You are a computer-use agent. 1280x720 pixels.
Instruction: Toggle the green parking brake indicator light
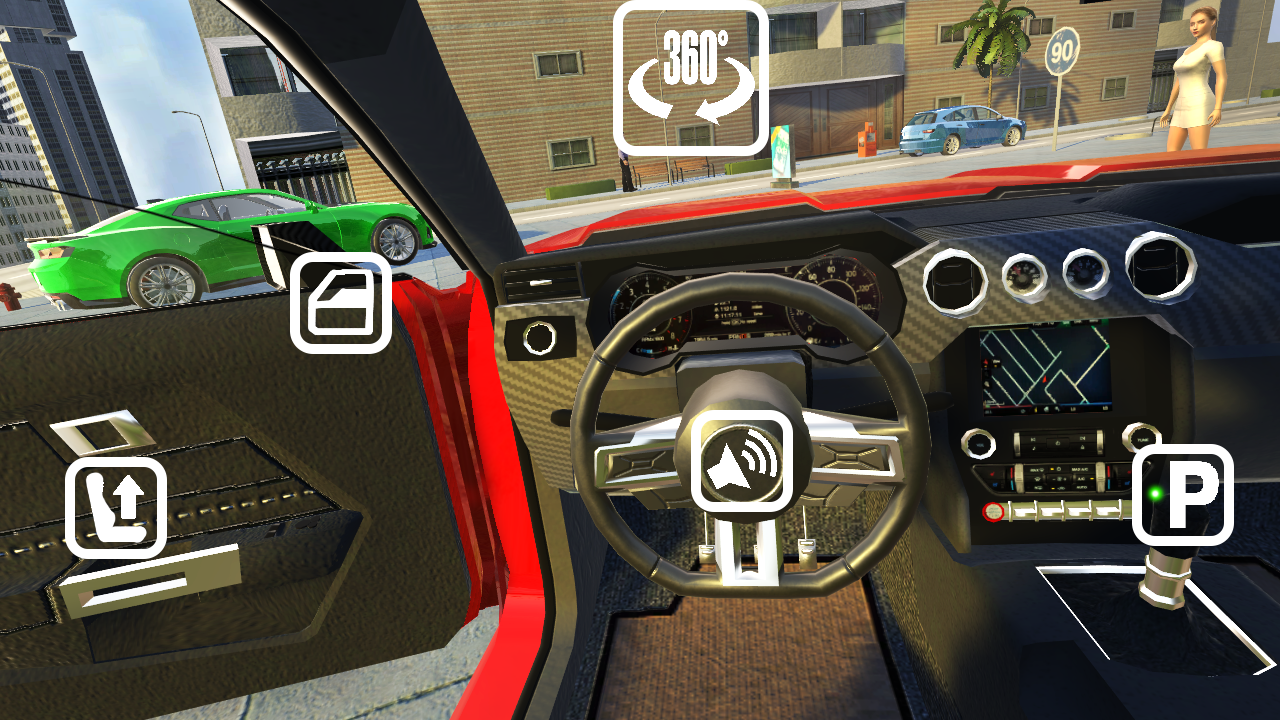pos(1156,493)
